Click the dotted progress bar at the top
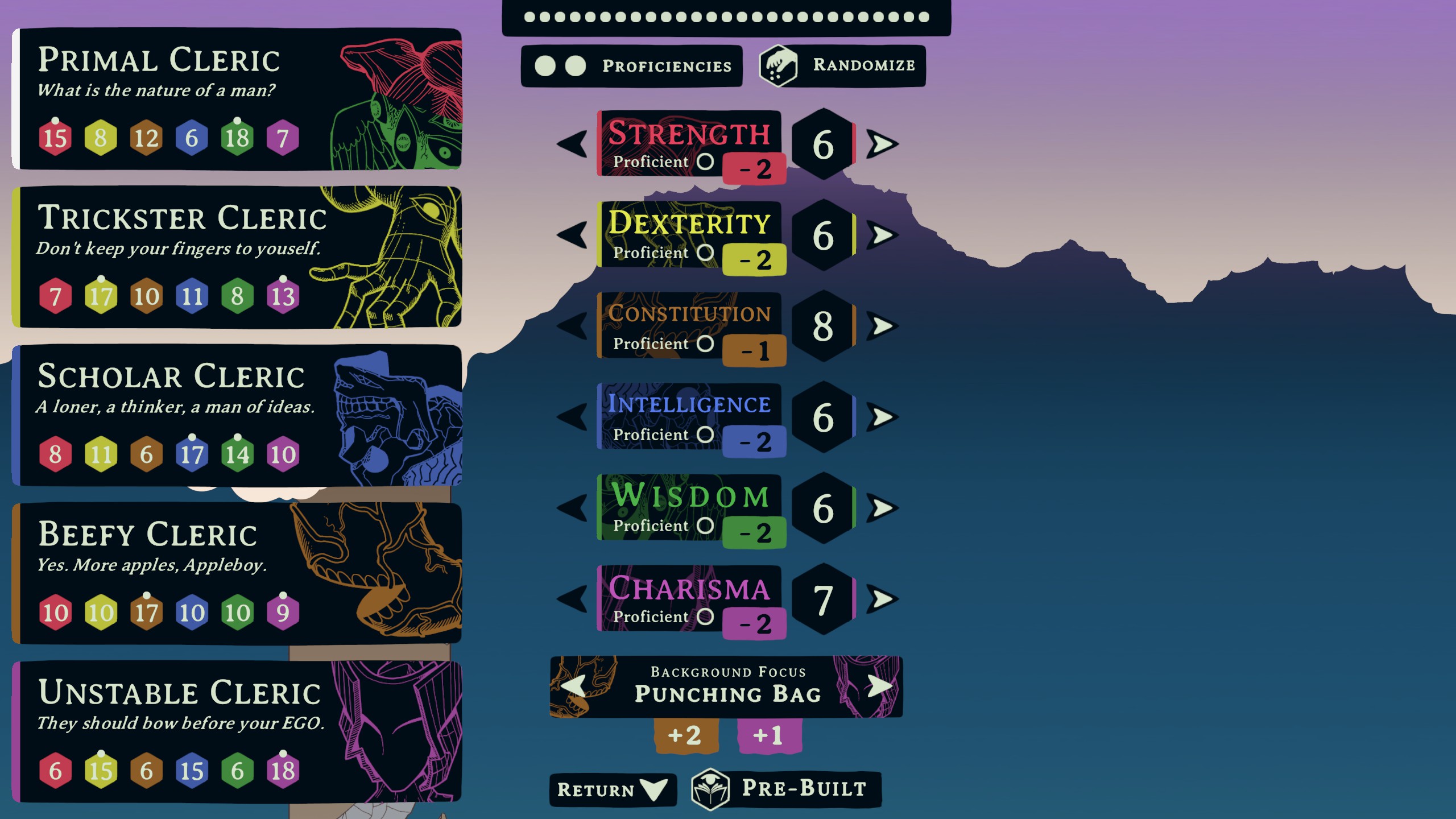 726,17
